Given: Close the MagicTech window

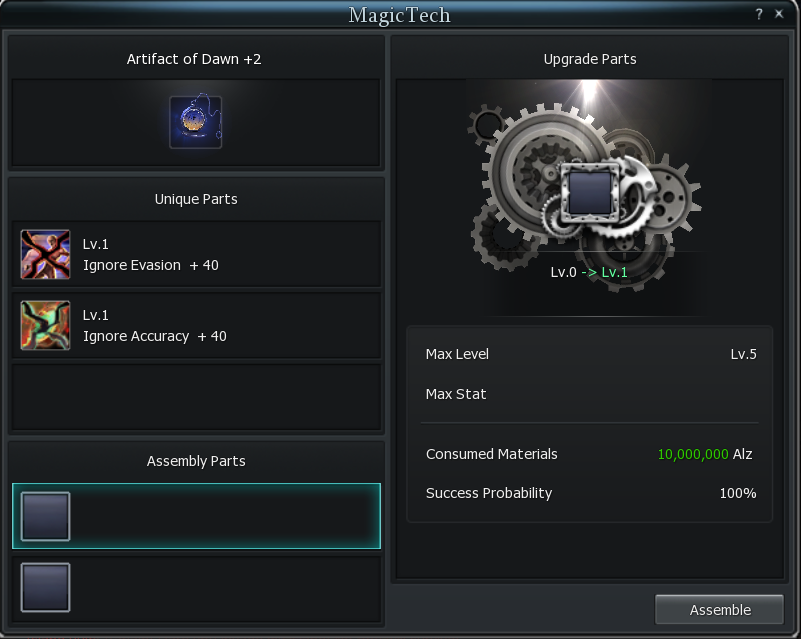Looking at the screenshot, I should [x=779, y=14].
